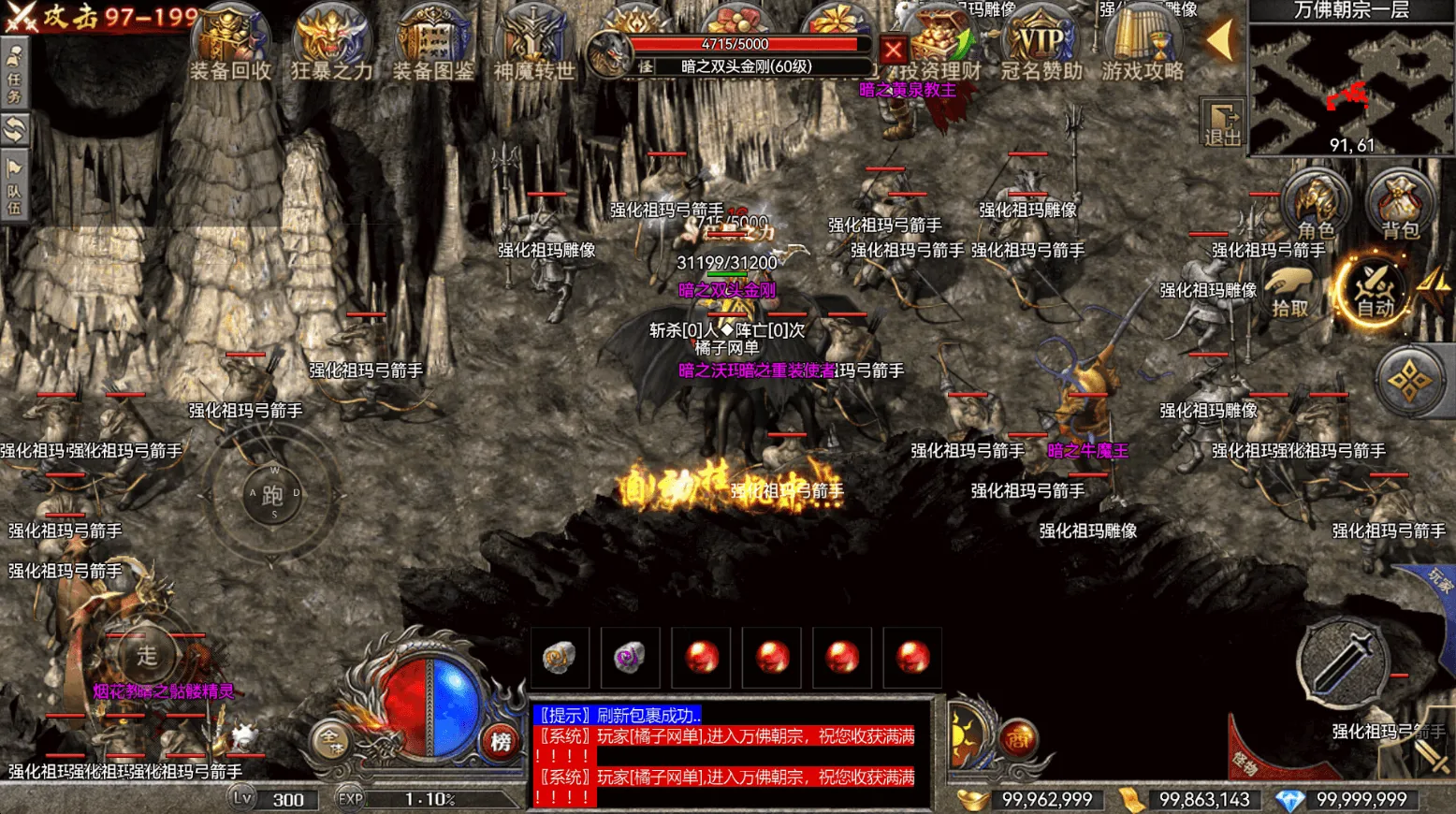Collapse the top menu with the yellow arrow
1456x814 pixels.
coord(1219,41)
